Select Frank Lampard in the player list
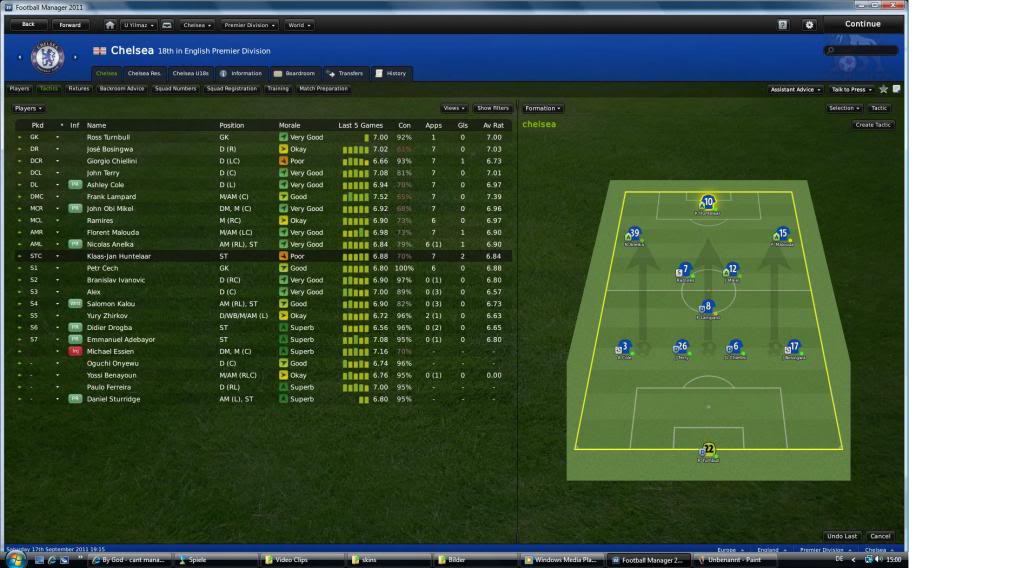This screenshot has height=568, width=1022. (111, 197)
